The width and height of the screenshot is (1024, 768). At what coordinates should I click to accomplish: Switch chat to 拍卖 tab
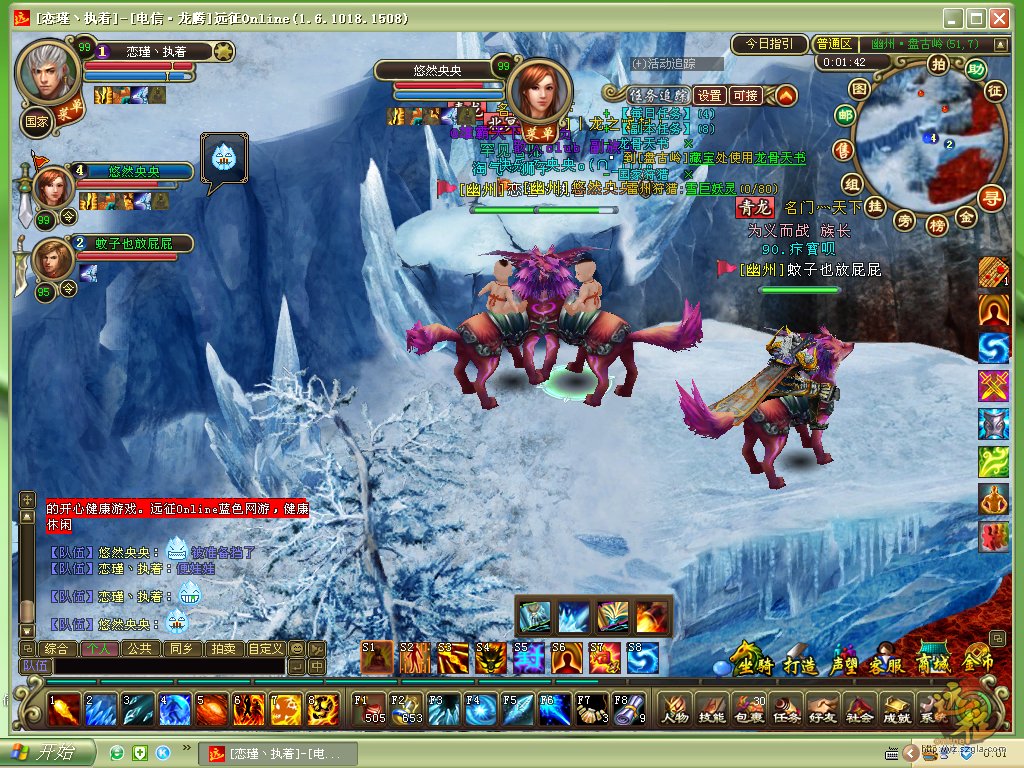pyautogui.click(x=222, y=648)
